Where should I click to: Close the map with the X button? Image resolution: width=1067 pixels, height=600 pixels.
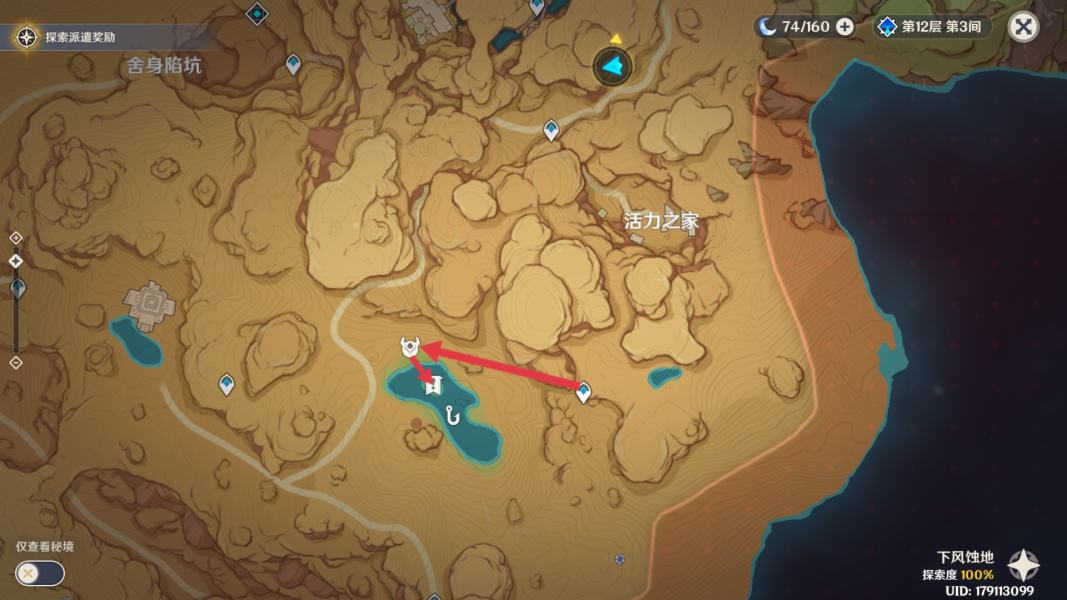[x=1023, y=26]
